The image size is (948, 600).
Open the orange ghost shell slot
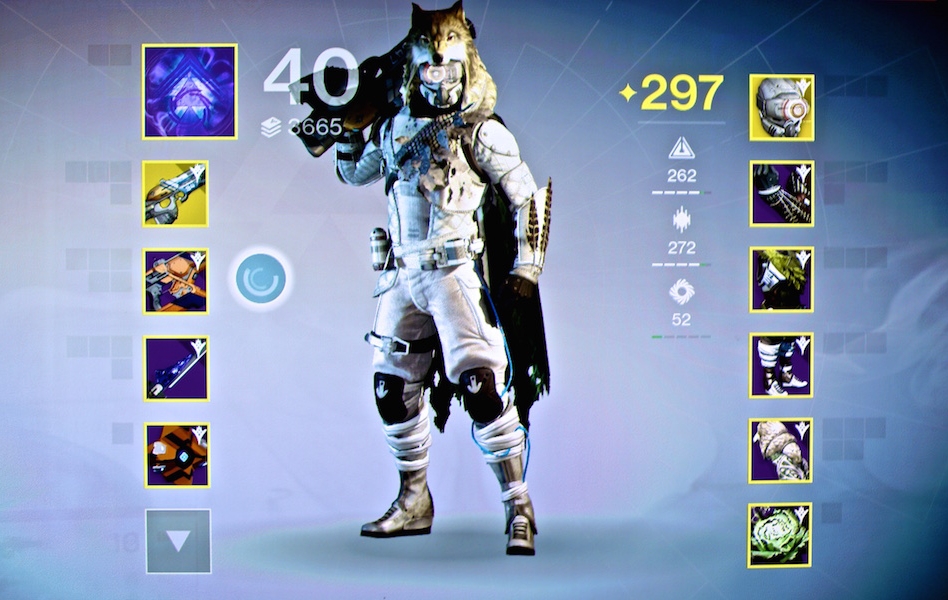click(176, 454)
